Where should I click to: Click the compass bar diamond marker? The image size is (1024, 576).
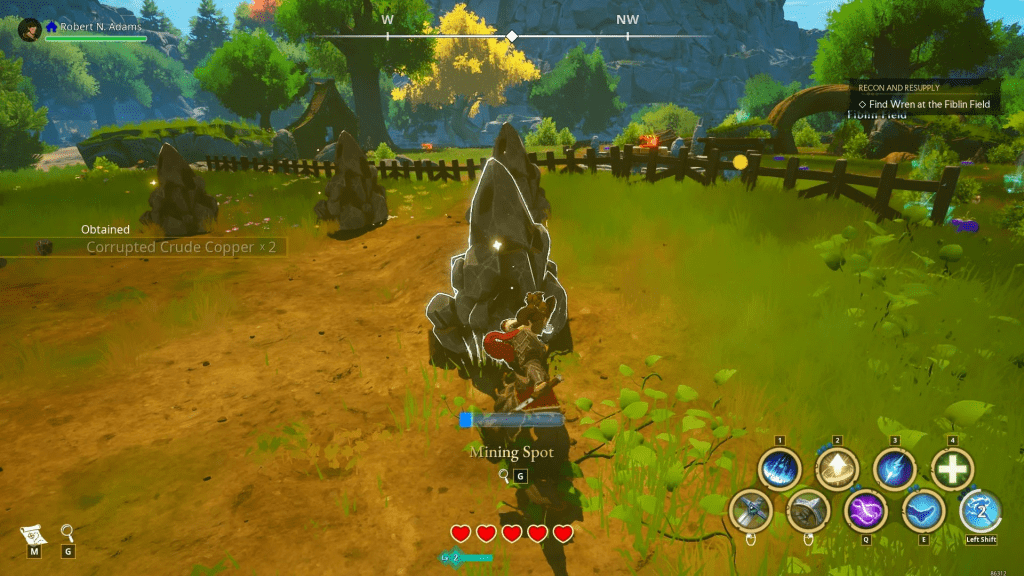(512, 37)
